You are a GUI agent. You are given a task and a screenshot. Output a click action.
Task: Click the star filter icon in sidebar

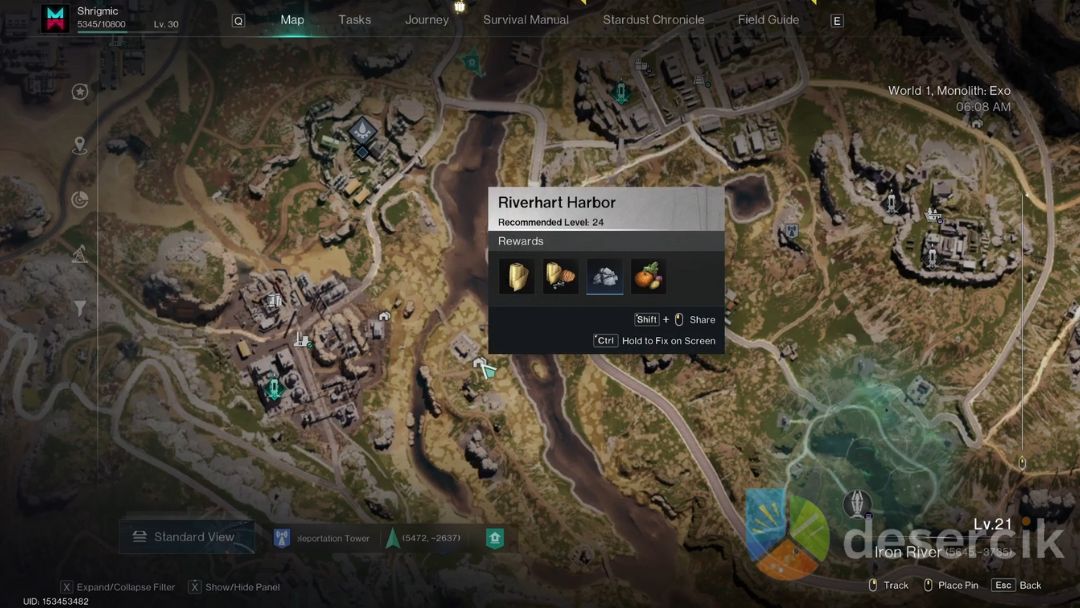tap(80, 92)
